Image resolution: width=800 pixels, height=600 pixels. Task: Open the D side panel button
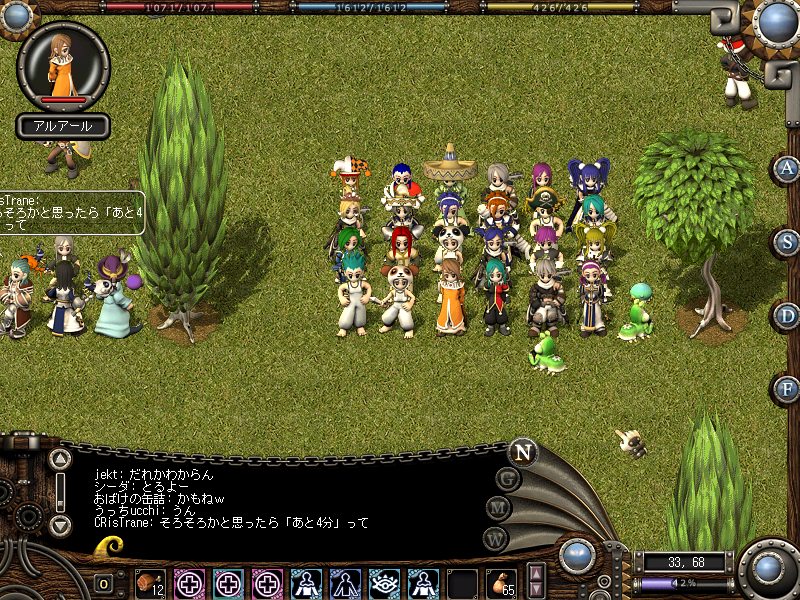tap(788, 316)
